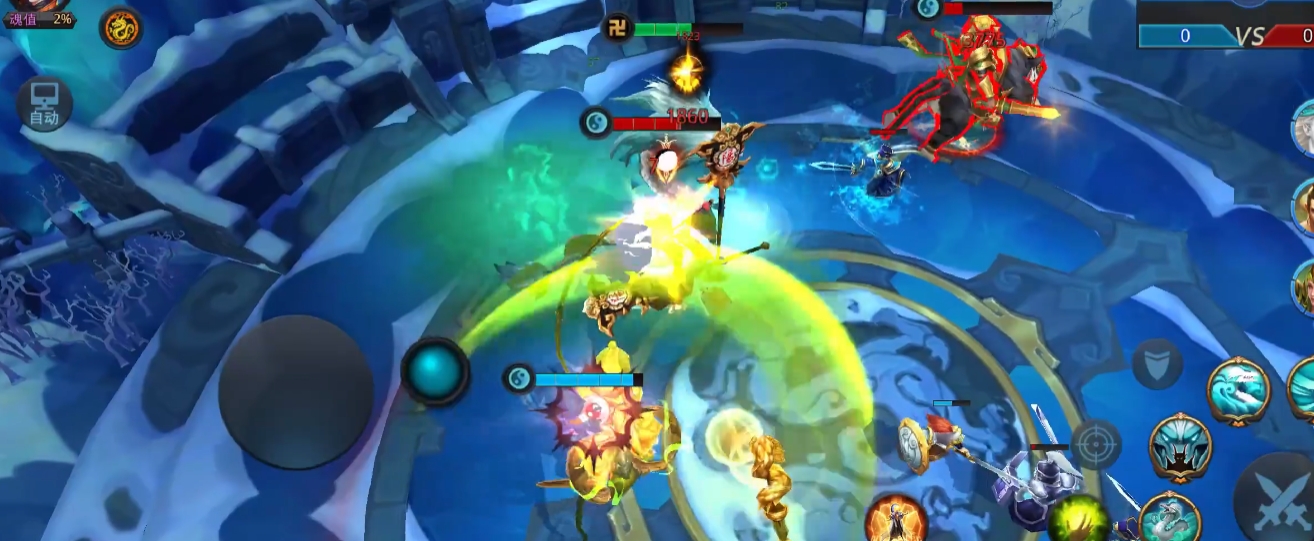This screenshot has height=541, width=1314.
Task: Tap the crosshair target-lock button
Action: (x=1096, y=443)
